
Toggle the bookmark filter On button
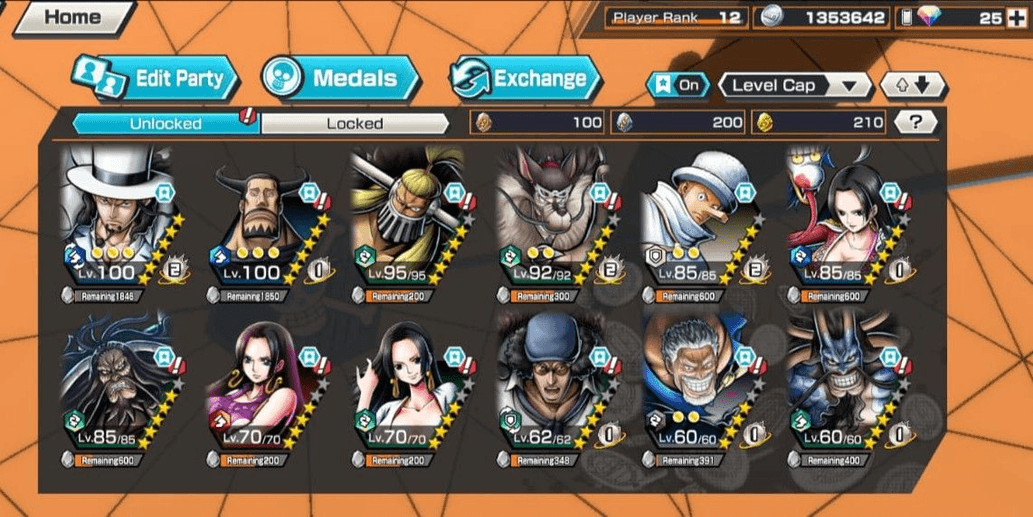click(677, 85)
